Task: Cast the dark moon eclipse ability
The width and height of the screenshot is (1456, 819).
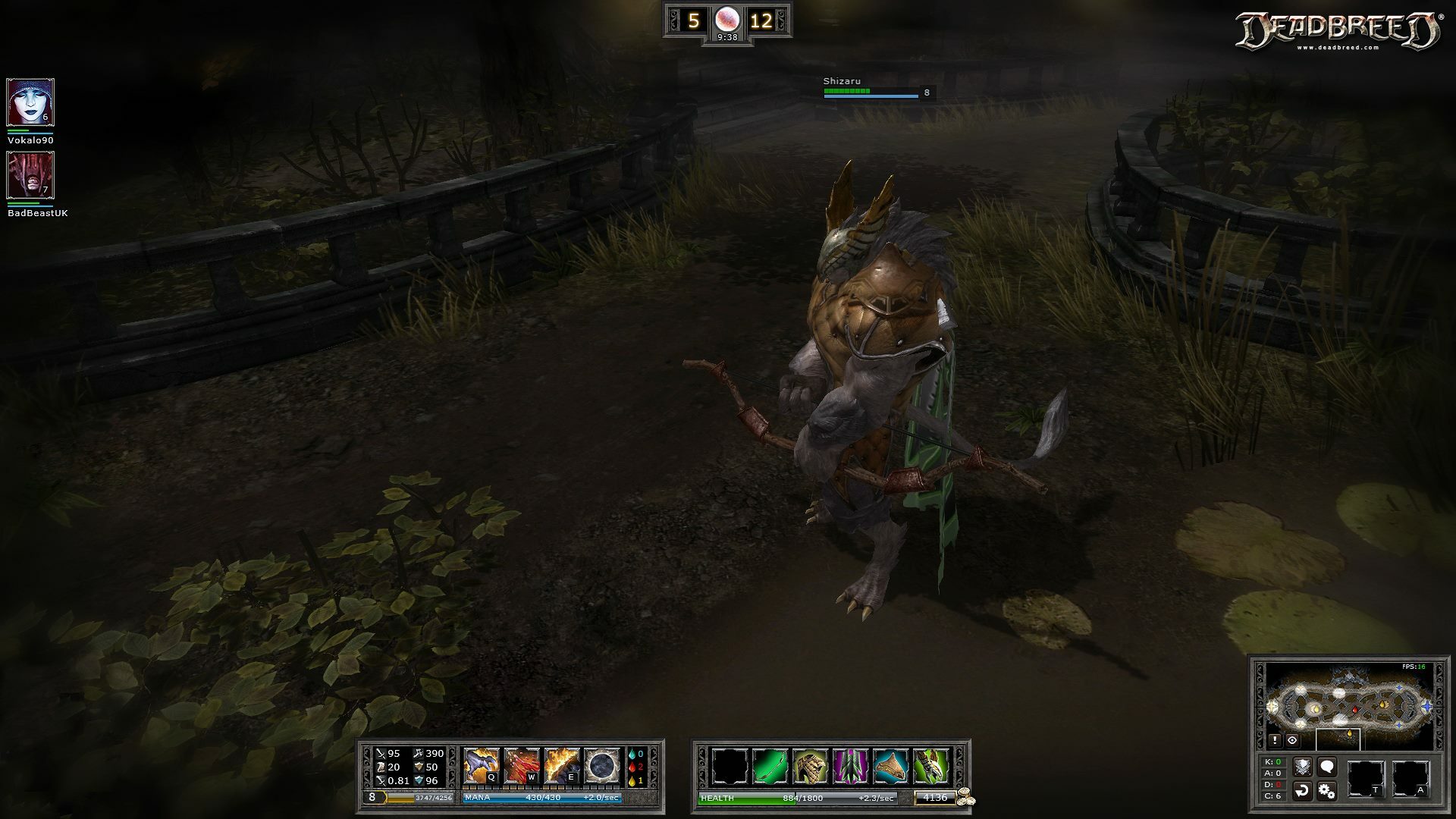Action: click(x=602, y=766)
